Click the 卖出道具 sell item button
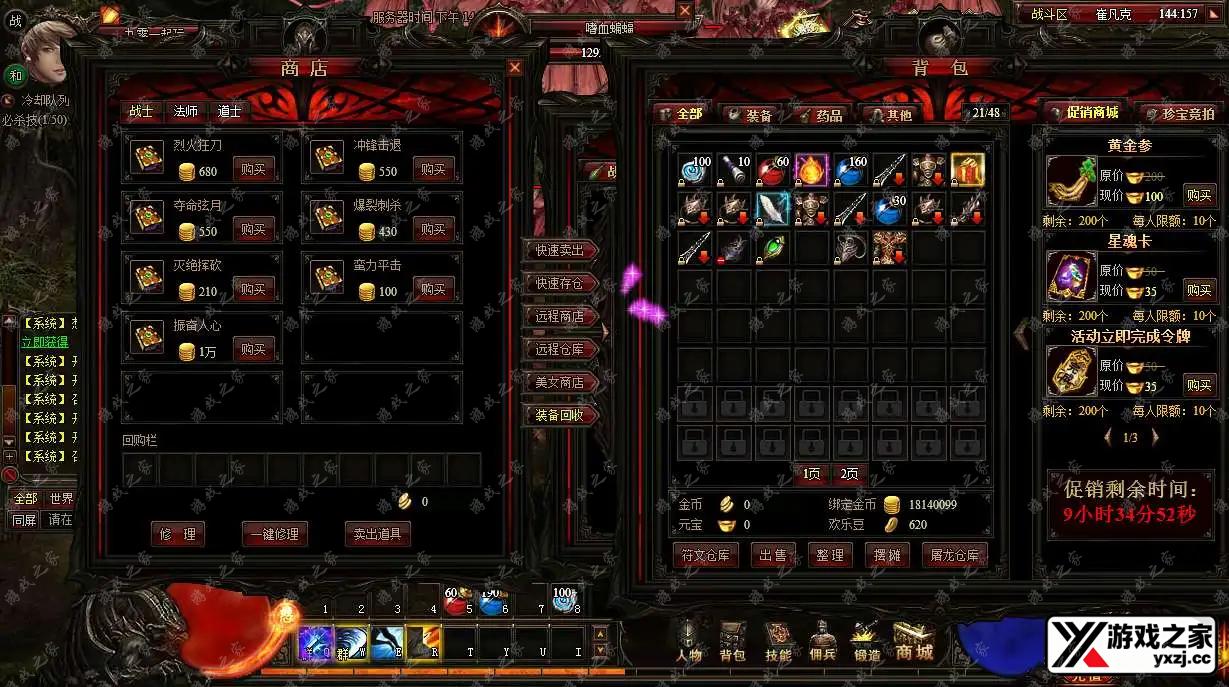The width and height of the screenshot is (1229, 687). (x=377, y=534)
